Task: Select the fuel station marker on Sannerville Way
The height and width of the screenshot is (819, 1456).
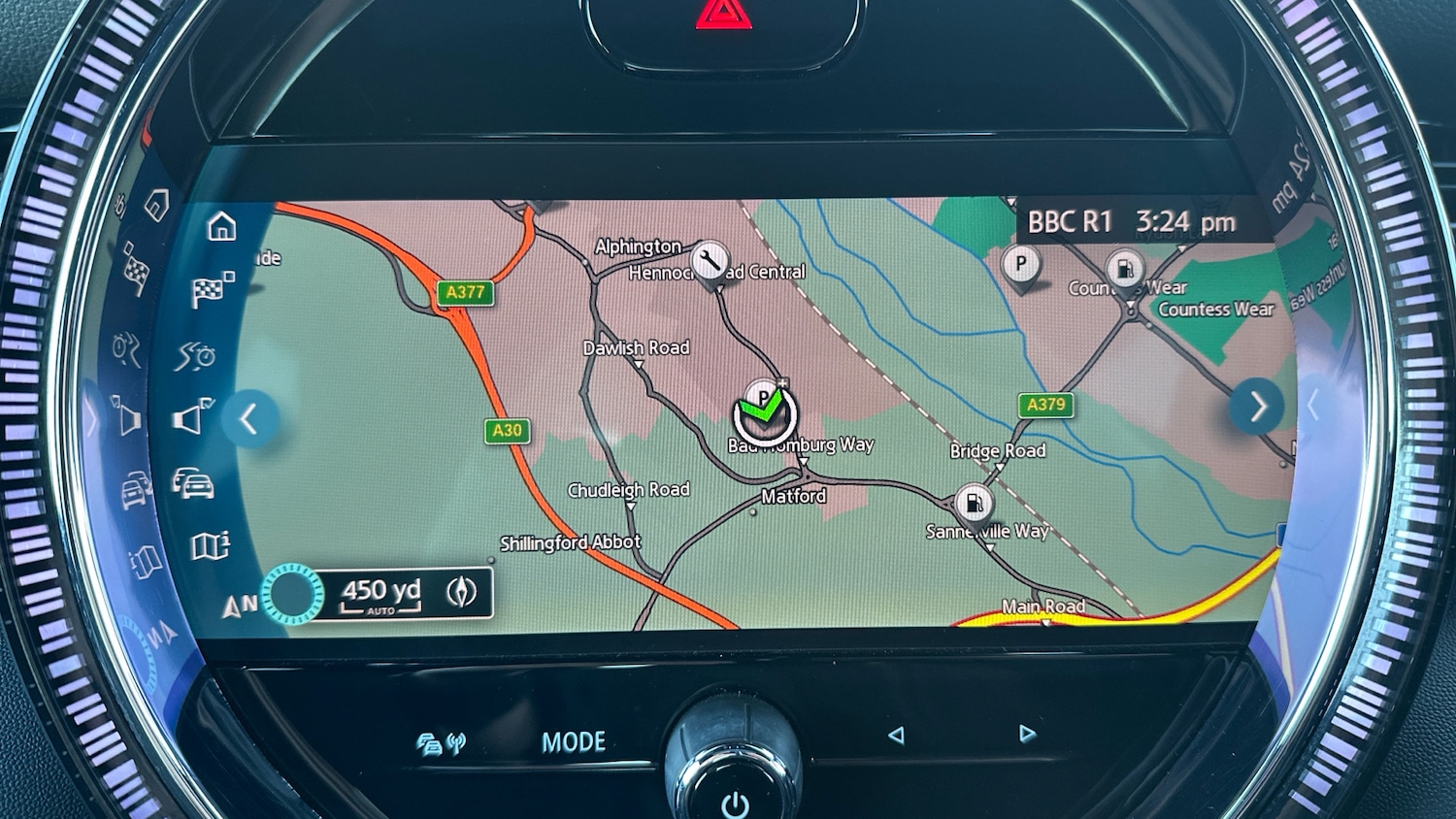Action: 974,503
